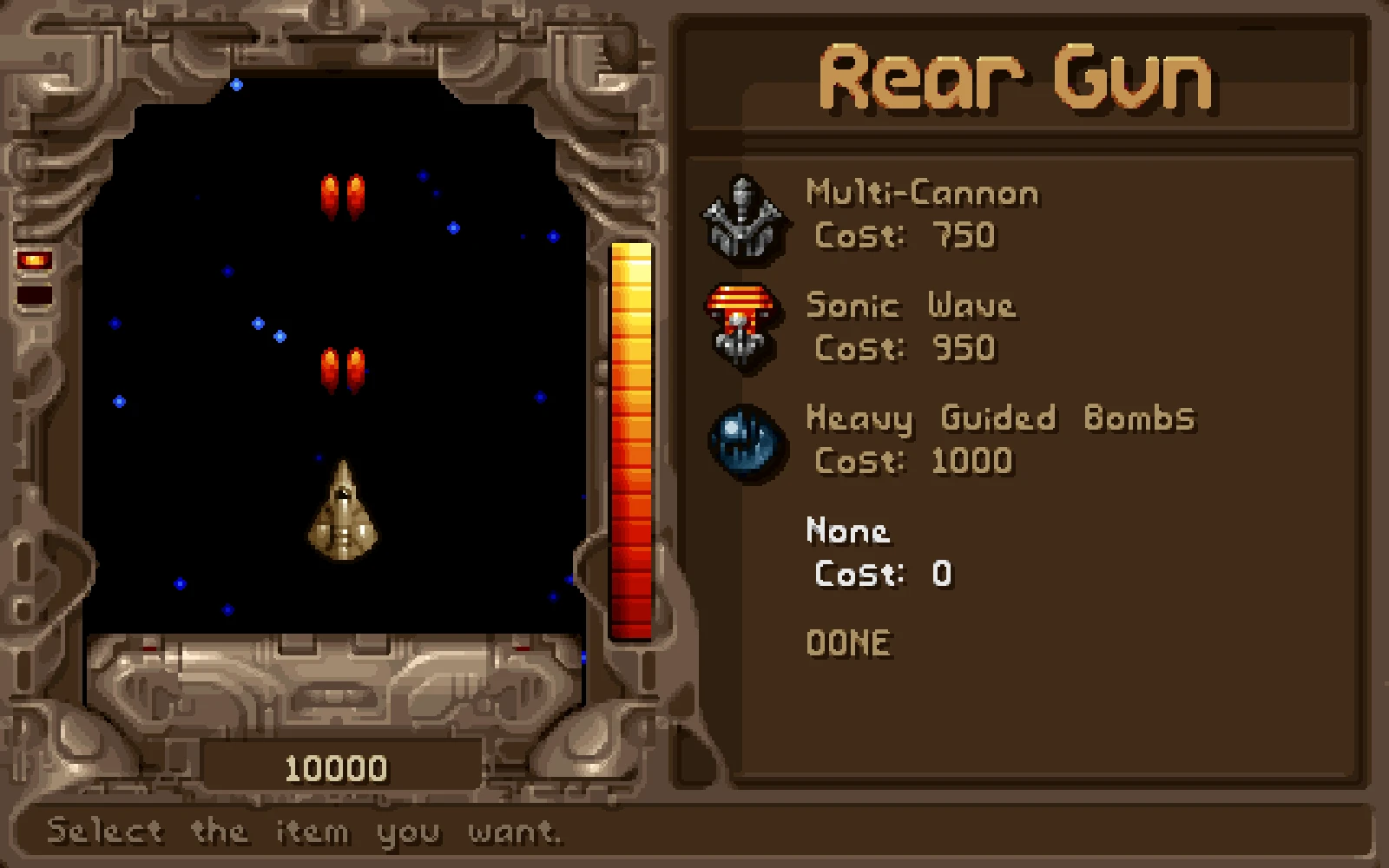Click the Multi-Cannon turret icon
Viewport: 1389px width, 868px height.
tap(743, 217)
